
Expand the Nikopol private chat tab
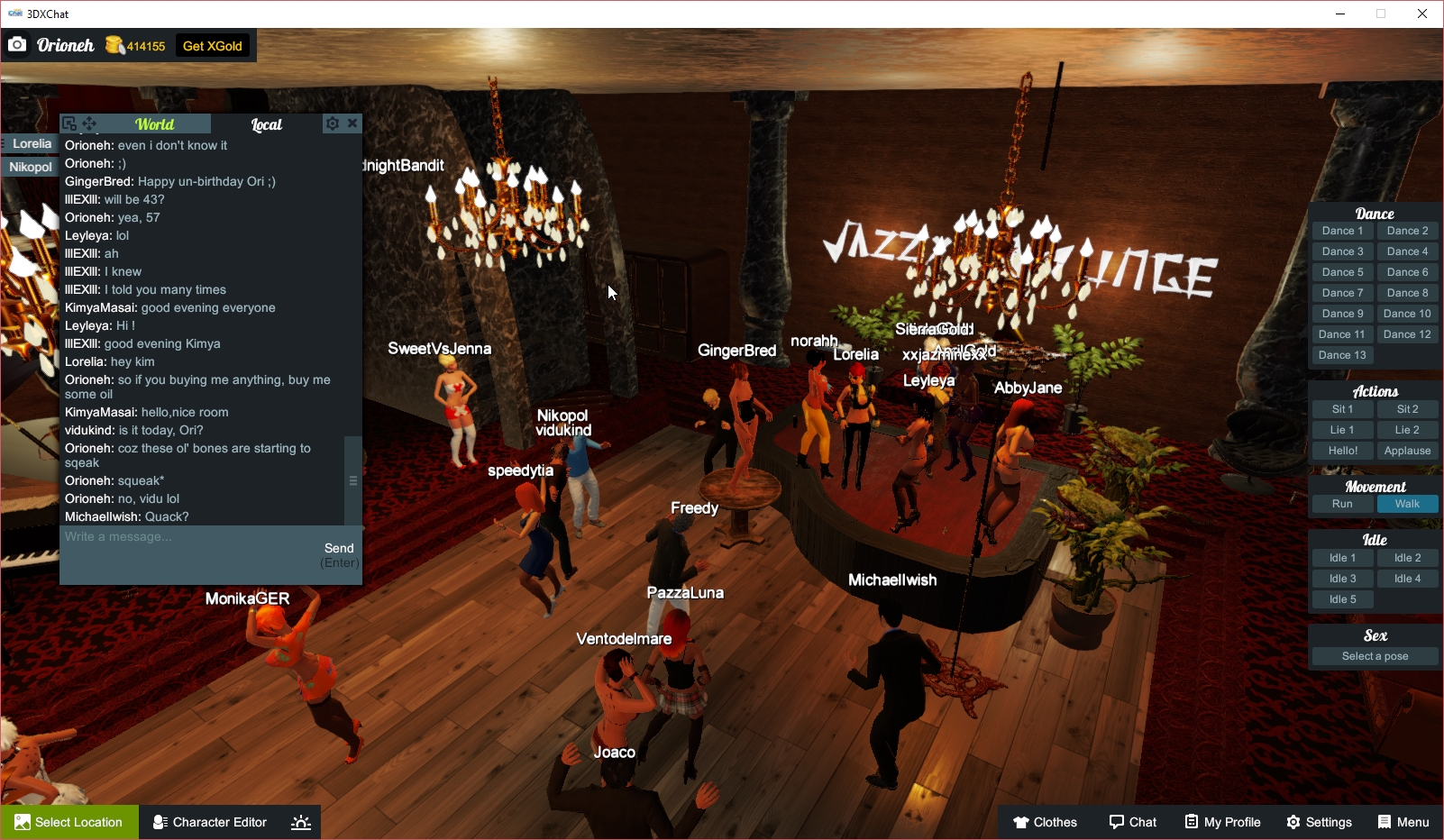pos(30,167)
